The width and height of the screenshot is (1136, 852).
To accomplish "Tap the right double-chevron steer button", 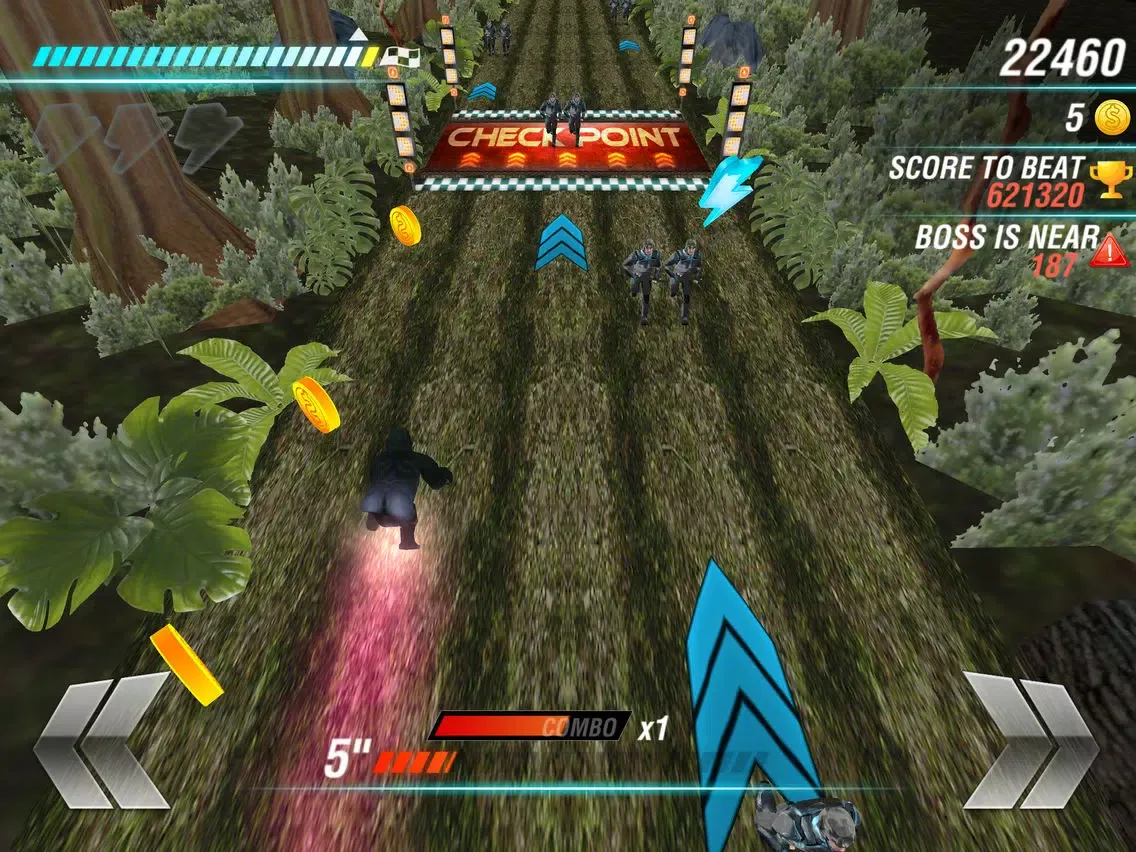I will 1030,739.
